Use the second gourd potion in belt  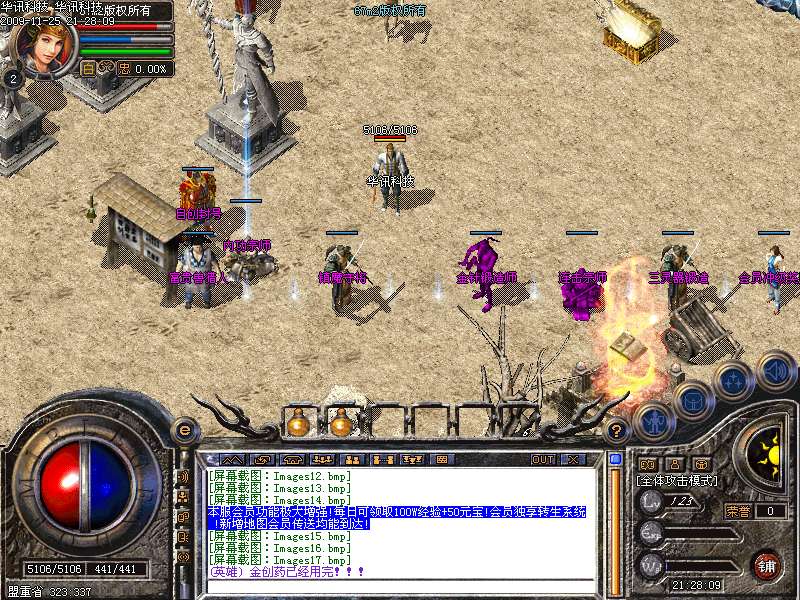(340, 423)
